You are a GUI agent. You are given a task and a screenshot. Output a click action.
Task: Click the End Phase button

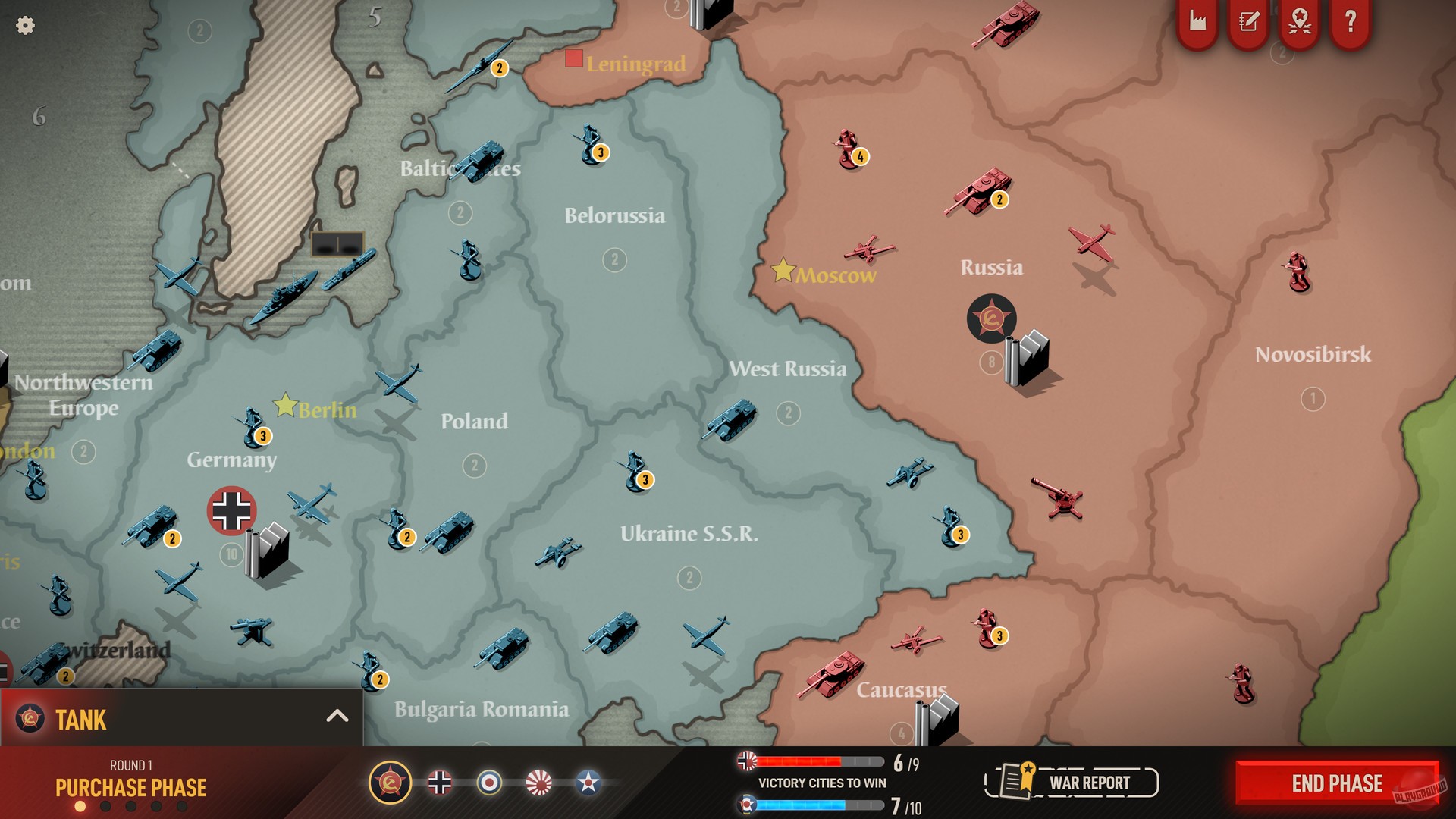tap(1335, 783)
